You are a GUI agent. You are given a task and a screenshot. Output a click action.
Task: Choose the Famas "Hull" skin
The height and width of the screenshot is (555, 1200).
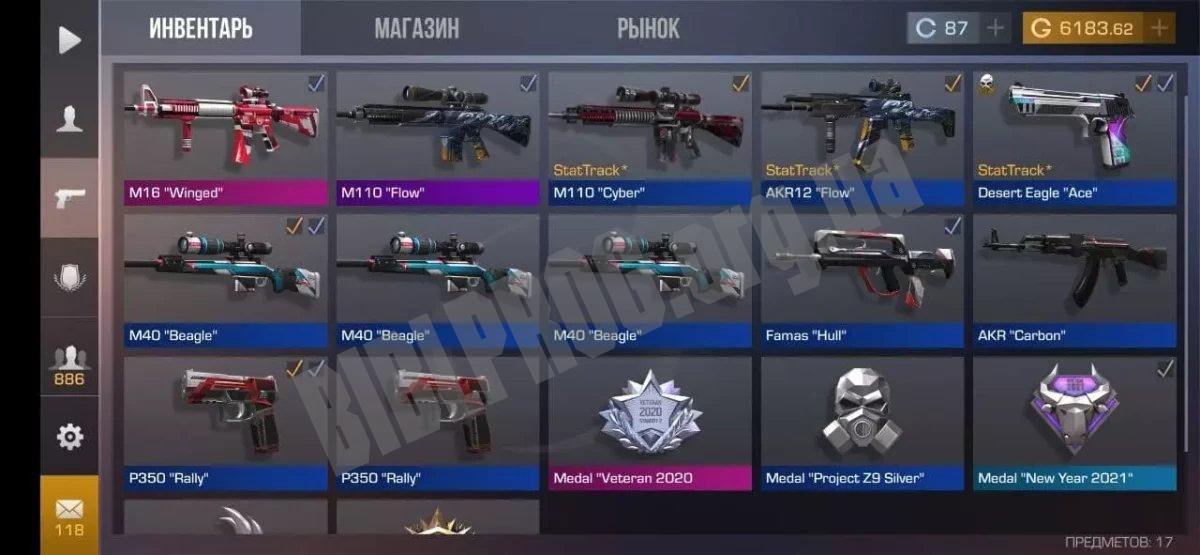pos(862,281)
